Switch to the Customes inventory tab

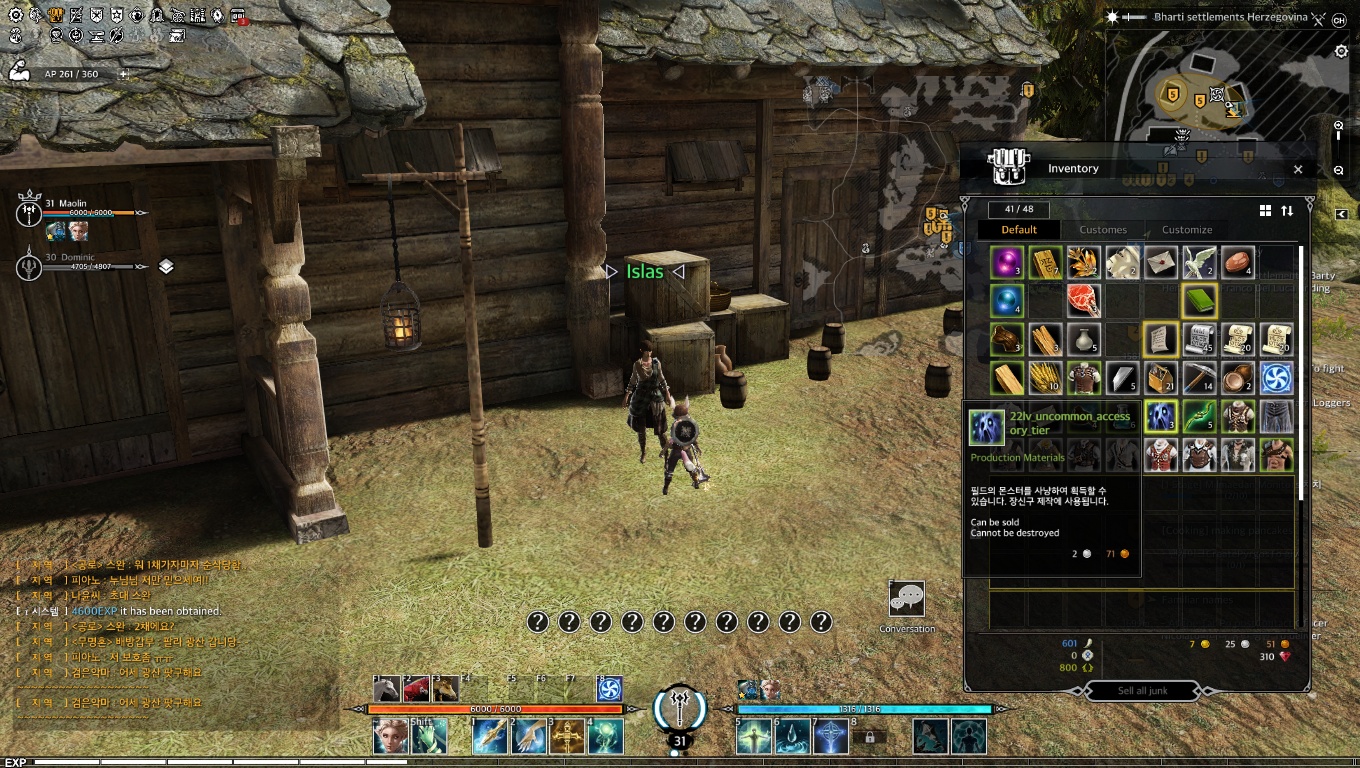pos(1103,230)
